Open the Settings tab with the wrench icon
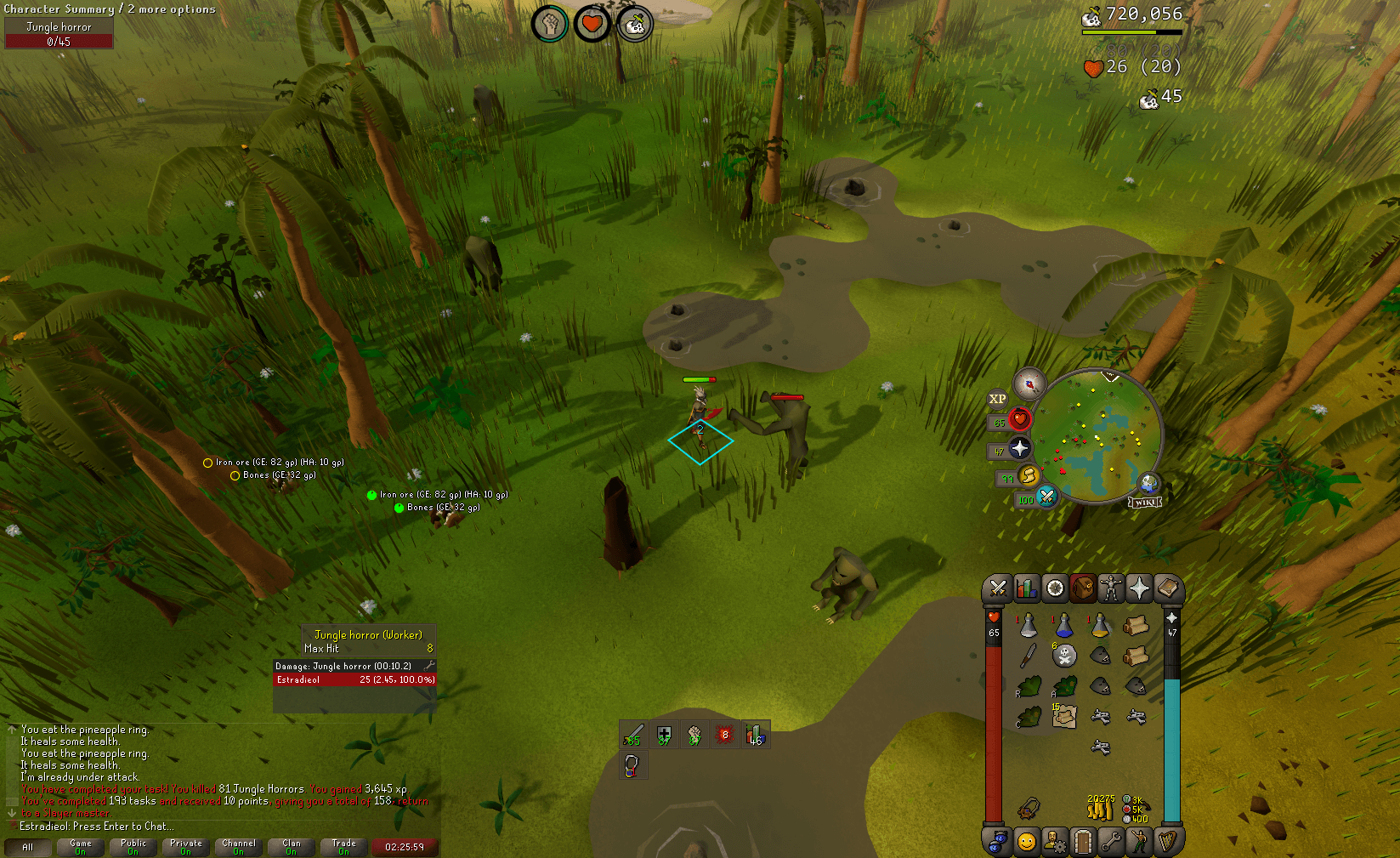Viewport: 1400px width, 858px height. click(1111, 841)
